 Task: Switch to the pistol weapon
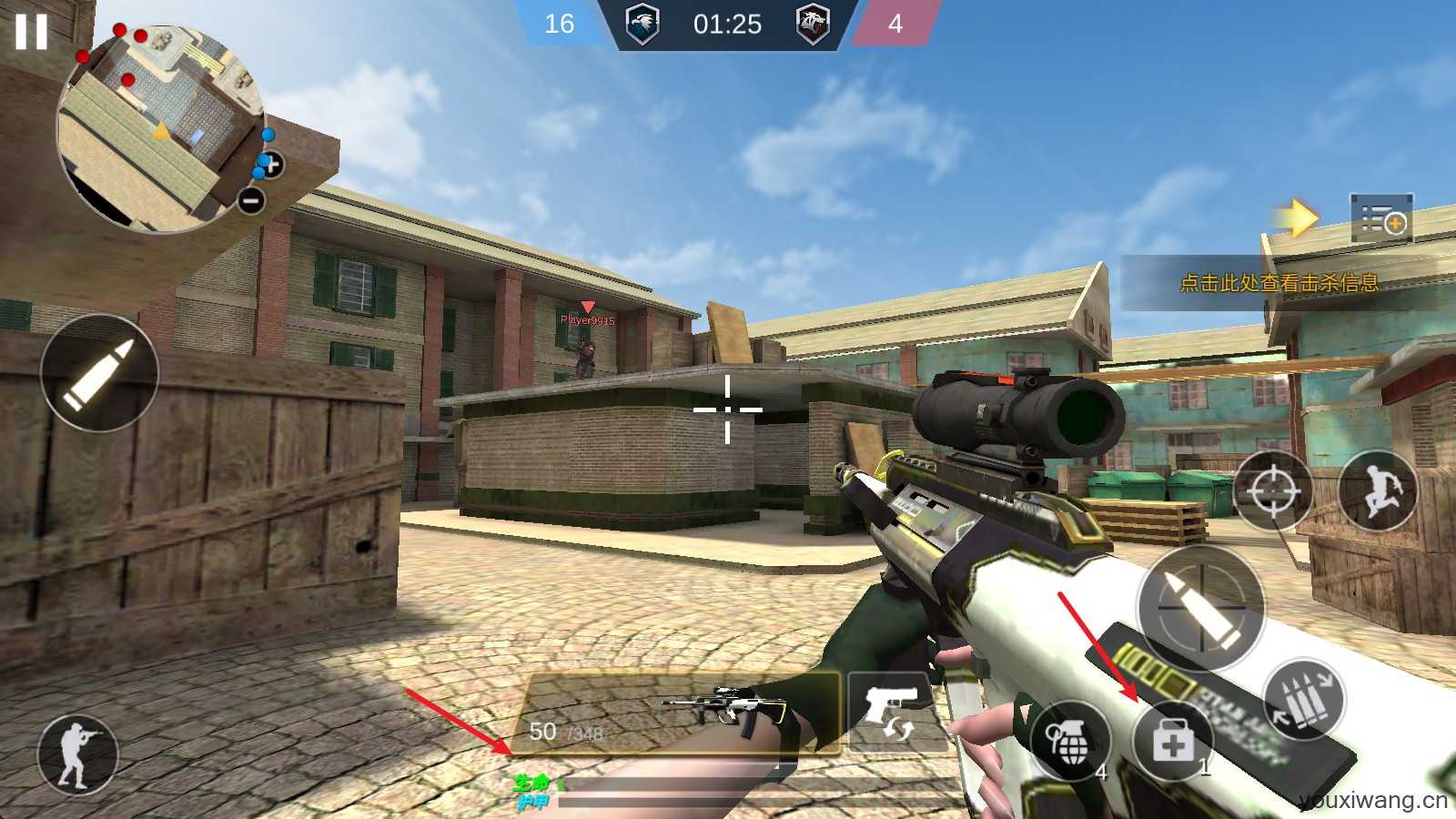click(887, 711)
